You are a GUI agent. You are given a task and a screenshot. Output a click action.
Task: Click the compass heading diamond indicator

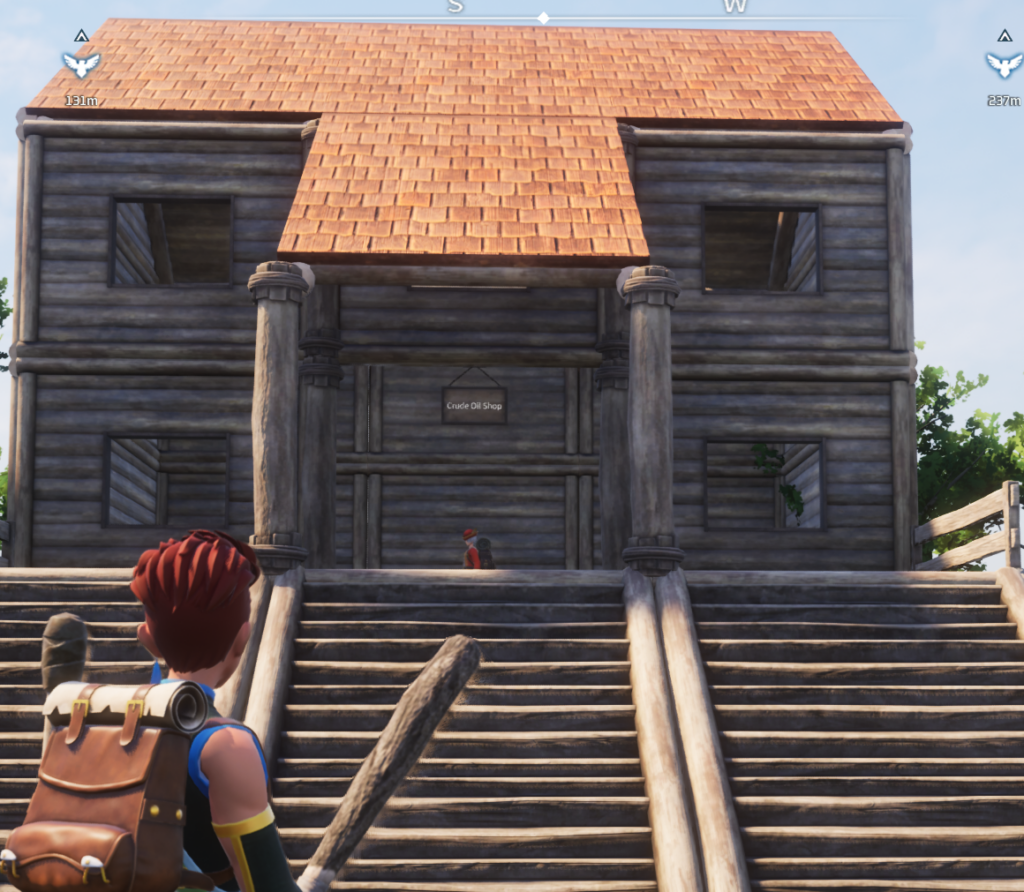543,18
